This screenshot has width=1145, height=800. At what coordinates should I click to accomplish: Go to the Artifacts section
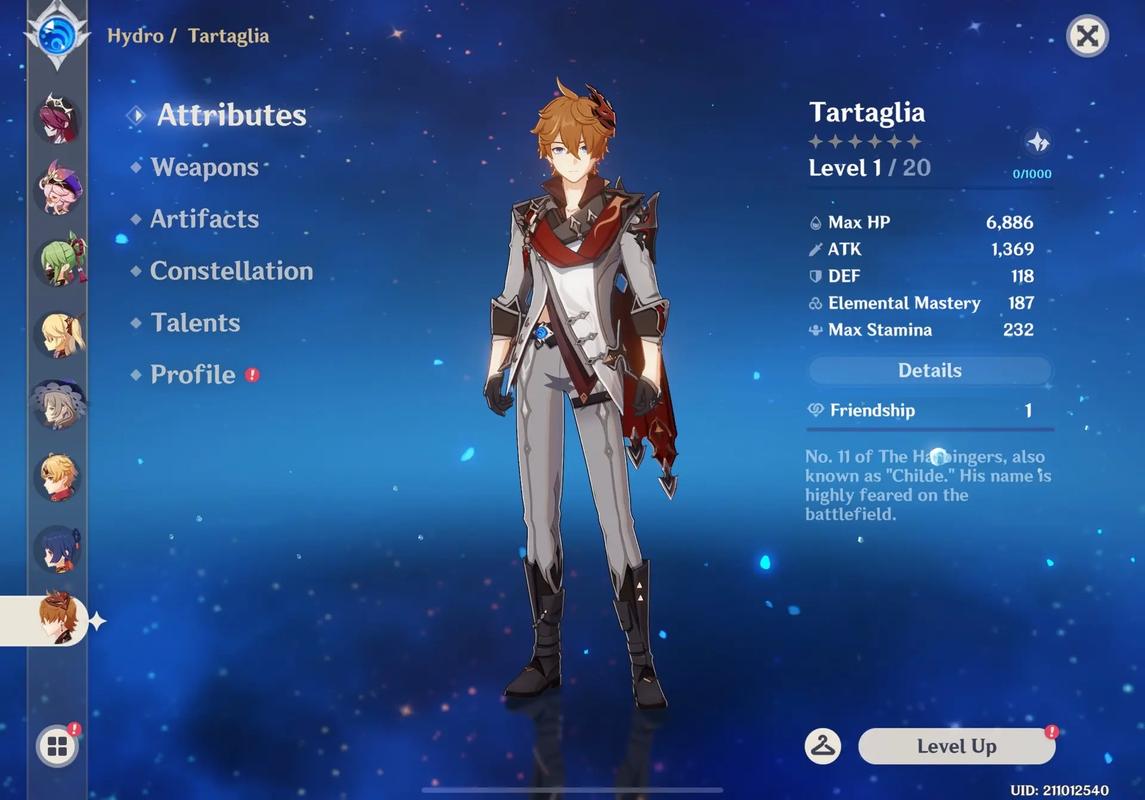pos(204,219)
